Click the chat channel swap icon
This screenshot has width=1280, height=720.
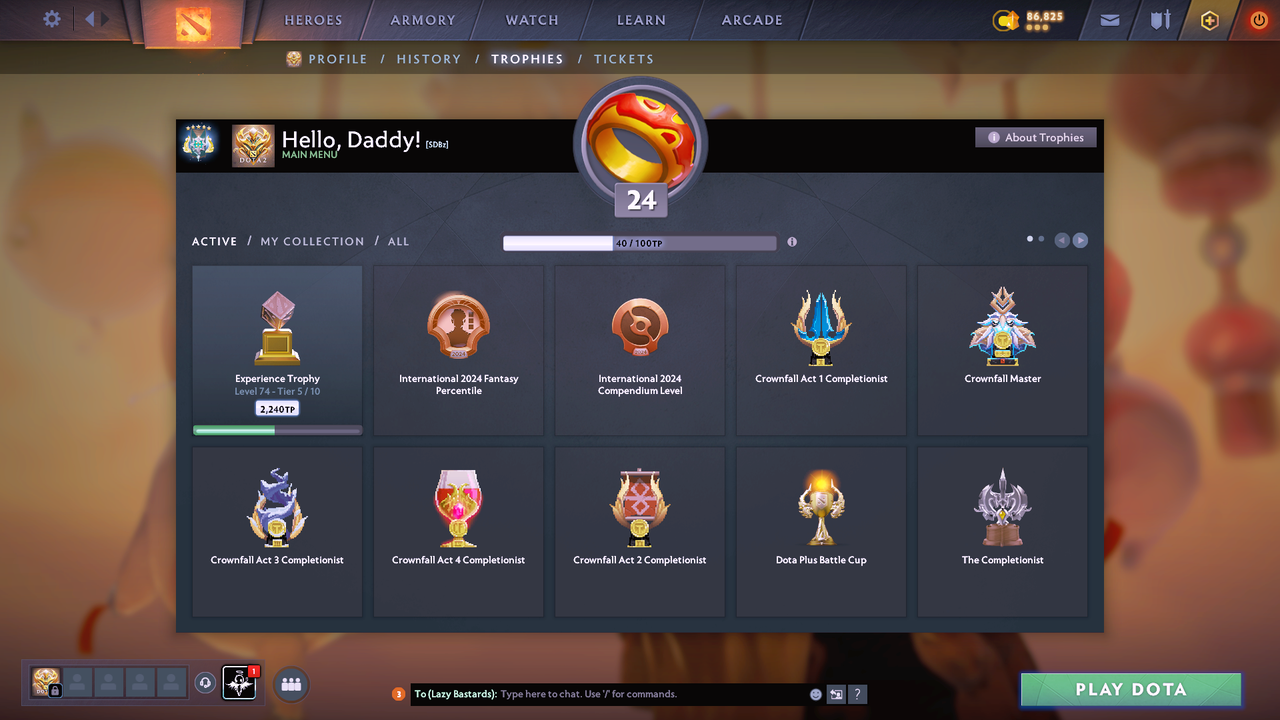(837, 694)
